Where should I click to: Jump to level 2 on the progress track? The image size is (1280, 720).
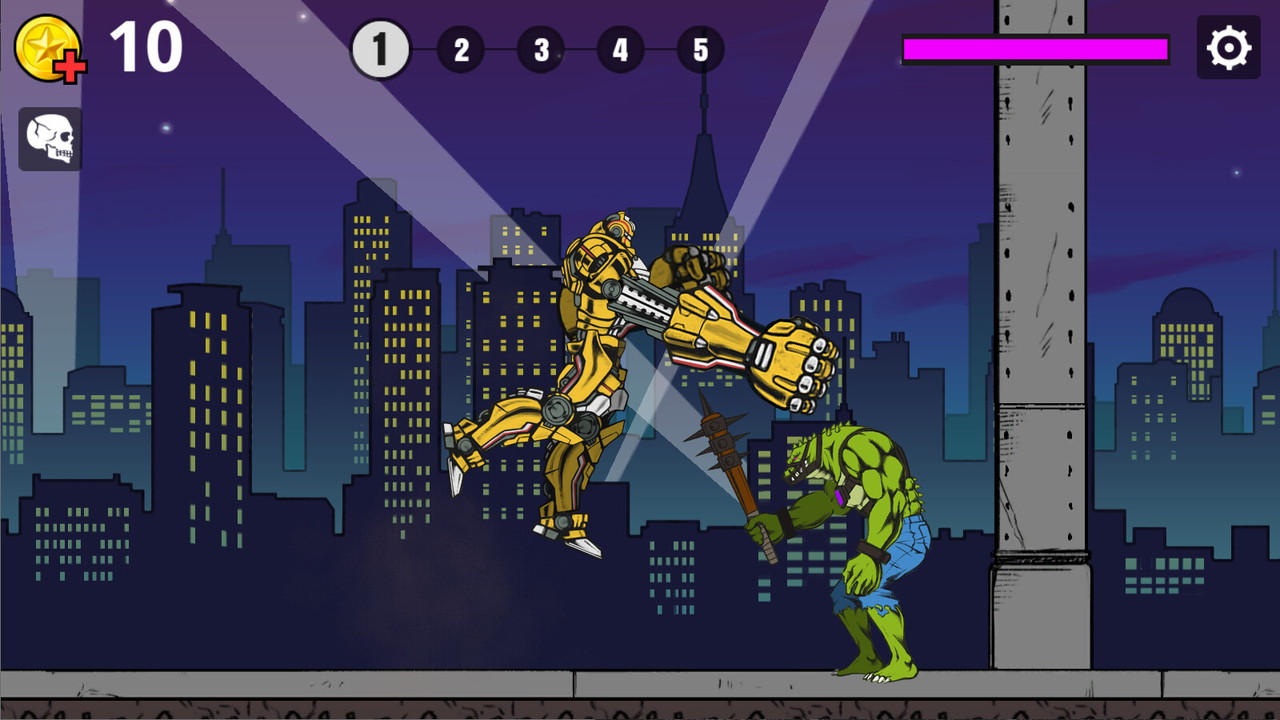pos(461,49)
